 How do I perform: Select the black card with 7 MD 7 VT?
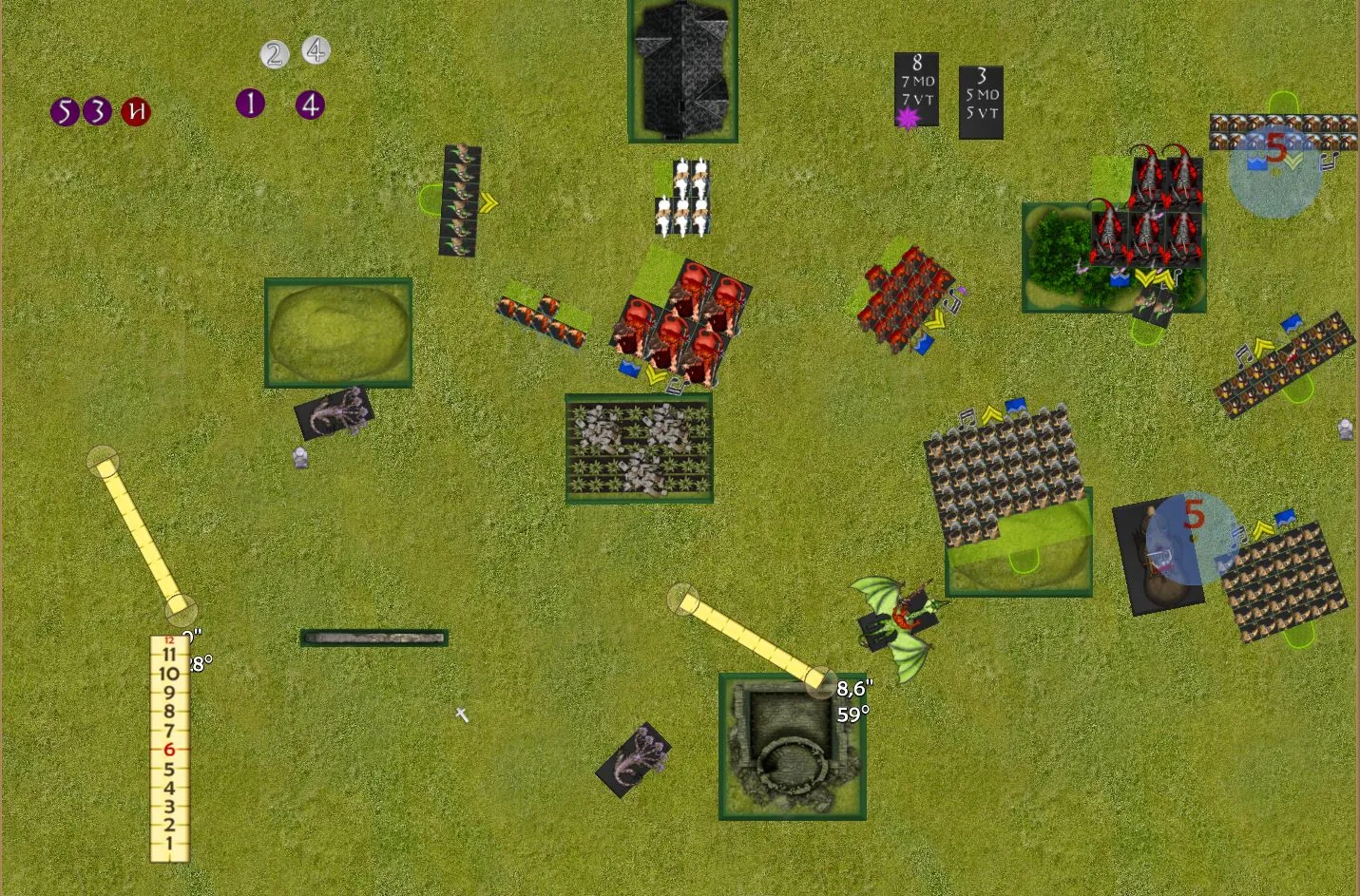pyautogui.click(x=916, y=89)
